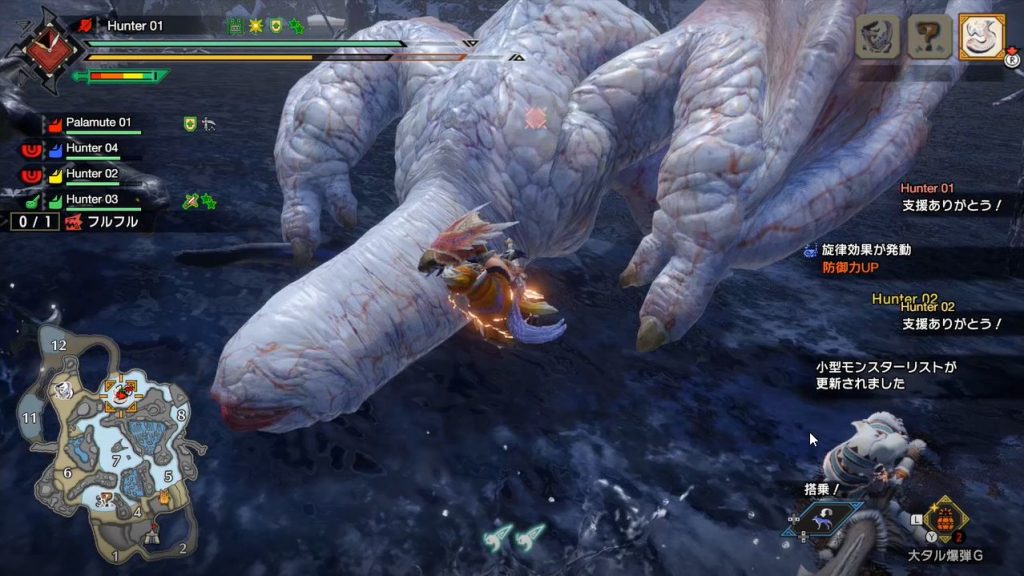This screenshot has width=1024, height=576.
Task: Click Hunter 01 player name plate
Action: pos(134,26)
